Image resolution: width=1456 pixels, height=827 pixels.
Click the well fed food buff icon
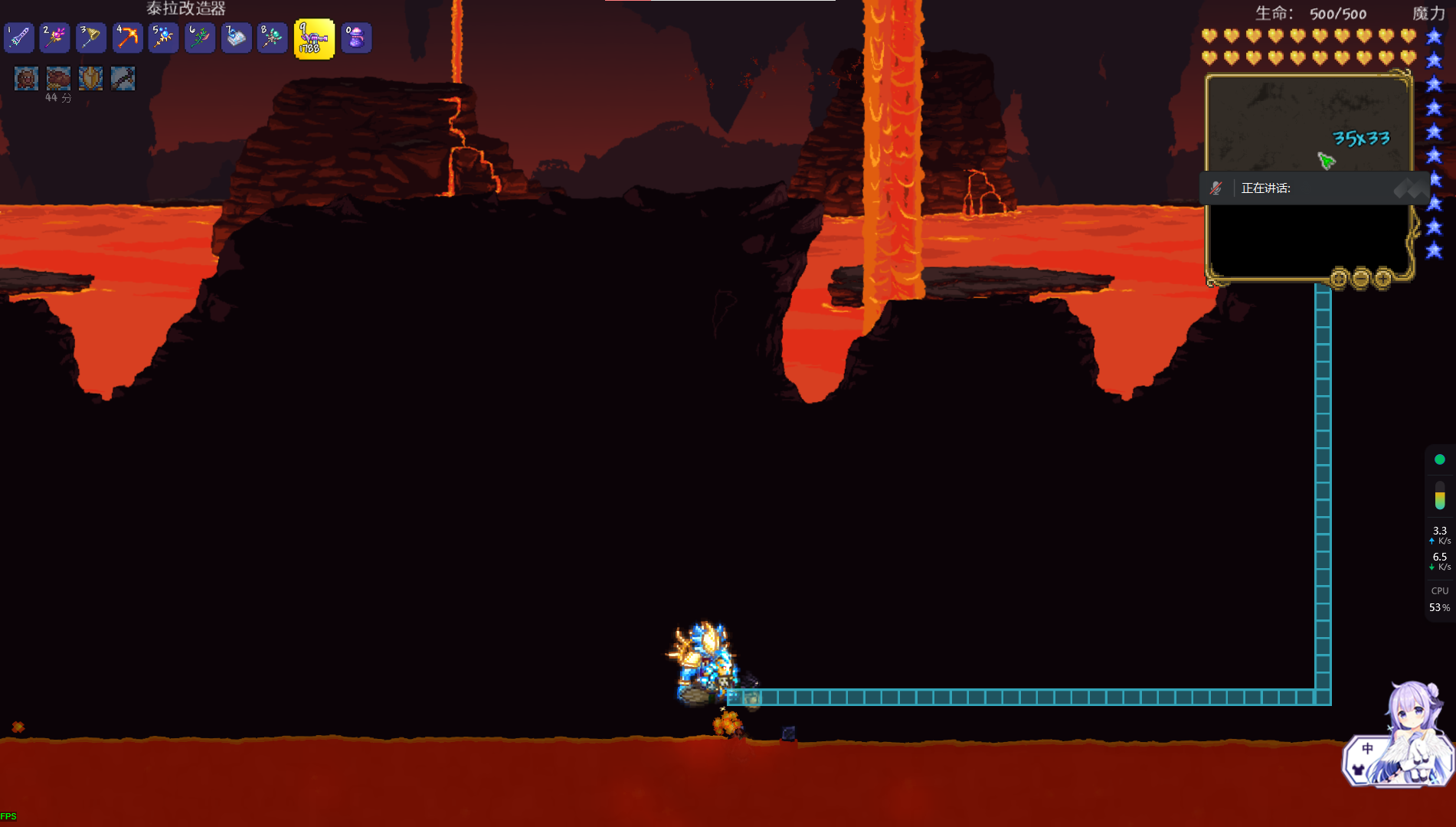tap(58, 78)
